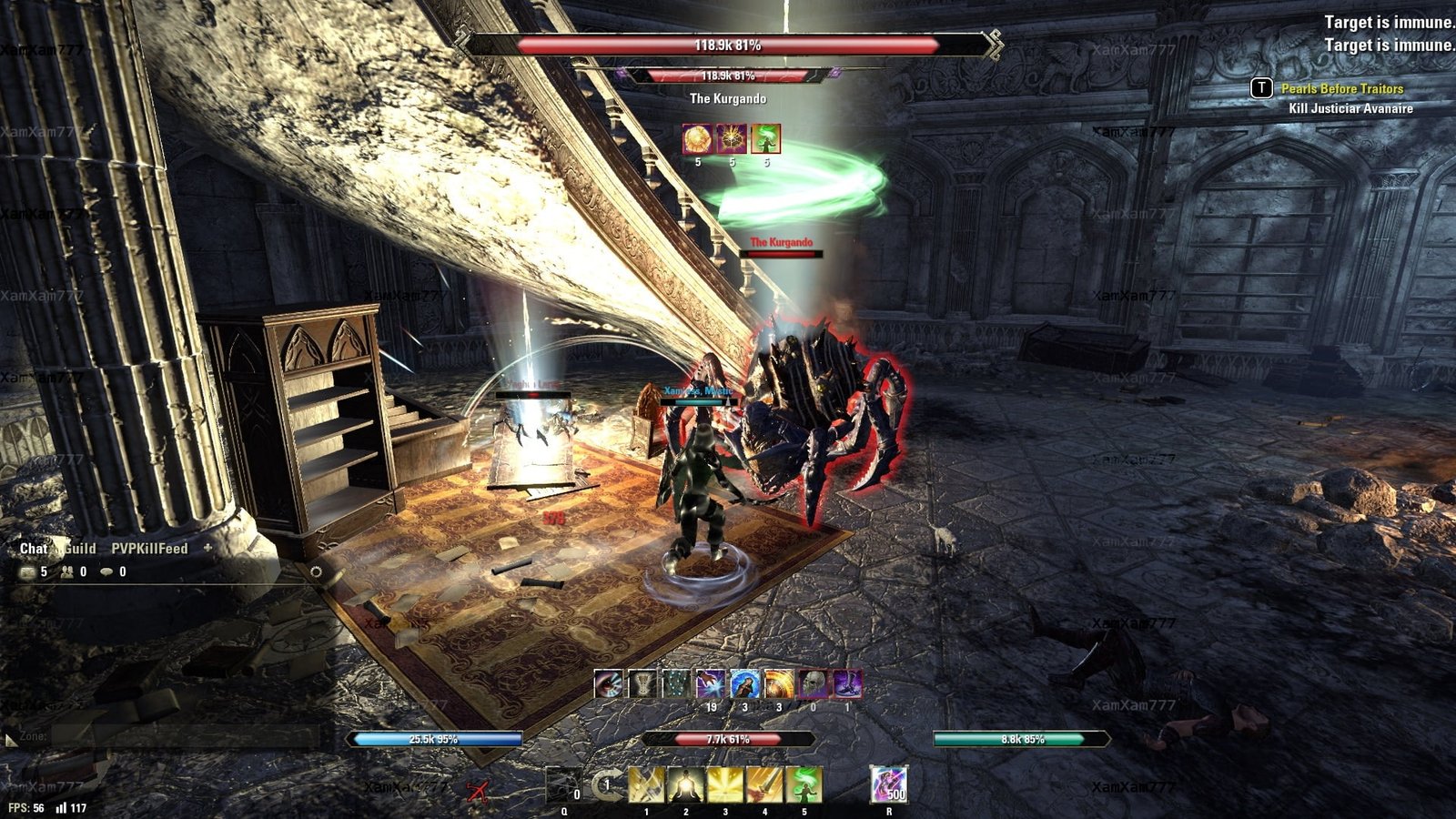Cast the glowing meditating figure ability
1456x819 pixels.
point(685,784)
